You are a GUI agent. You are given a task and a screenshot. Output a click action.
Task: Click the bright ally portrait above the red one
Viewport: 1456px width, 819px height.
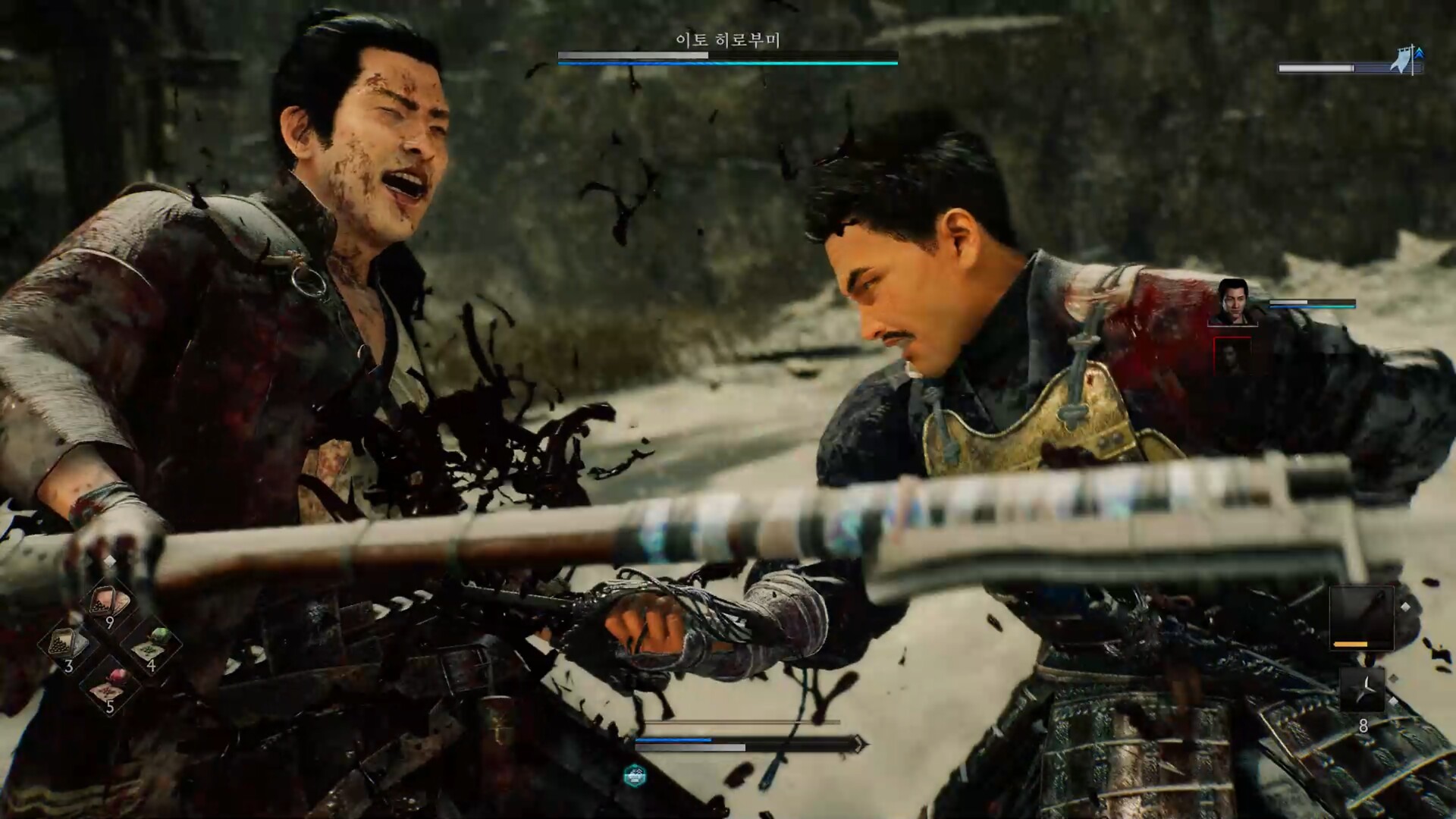tap(1232, 302)
